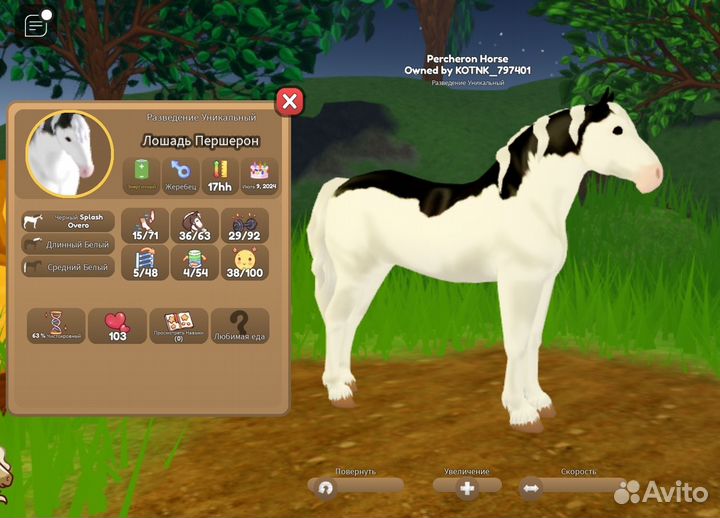Open Просмотреть Навыки skills book
The height and width of the screenshot is (518, 720).
(x=179, y=326)
